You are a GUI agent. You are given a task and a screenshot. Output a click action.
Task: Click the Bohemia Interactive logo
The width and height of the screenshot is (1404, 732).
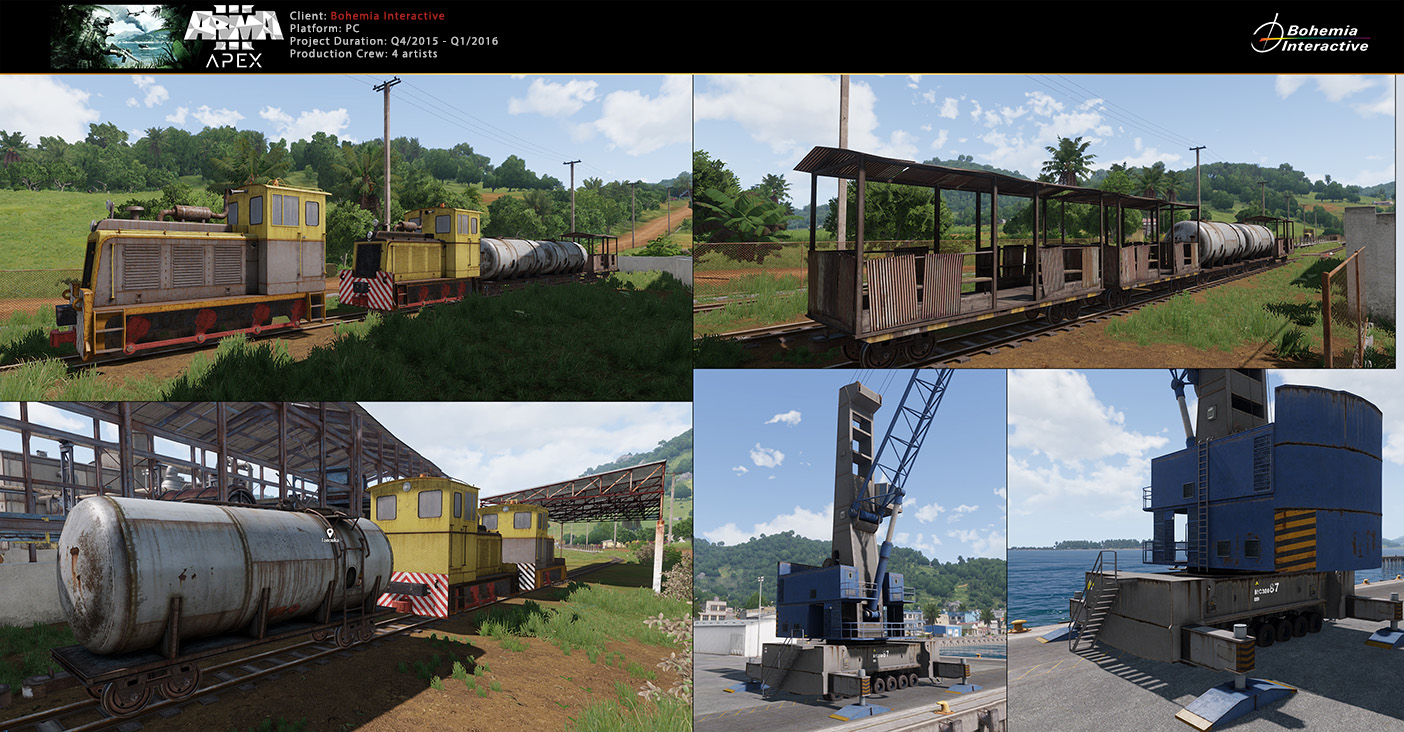[x=1309, y=36]
